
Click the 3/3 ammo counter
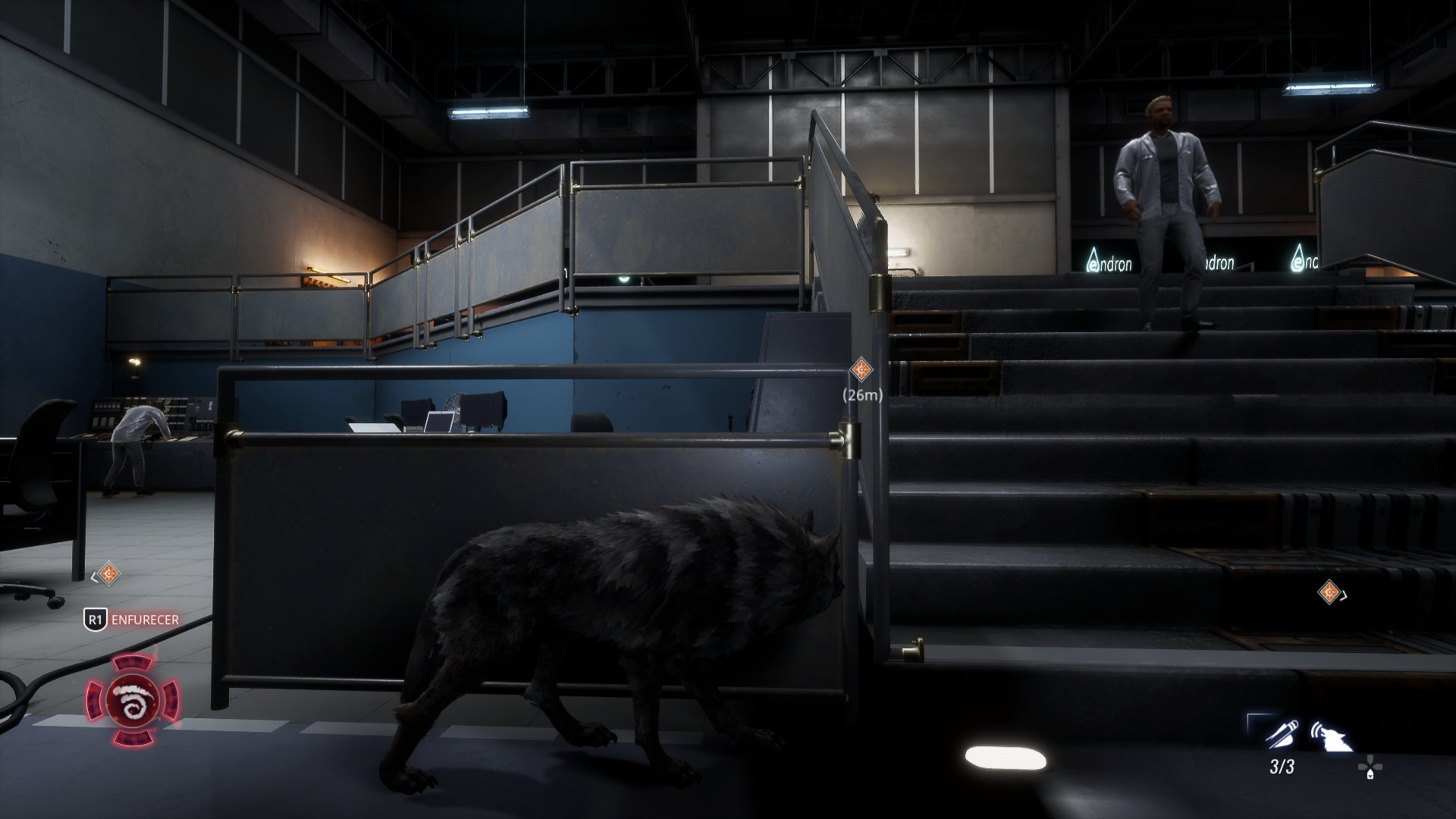[1282, 767]
